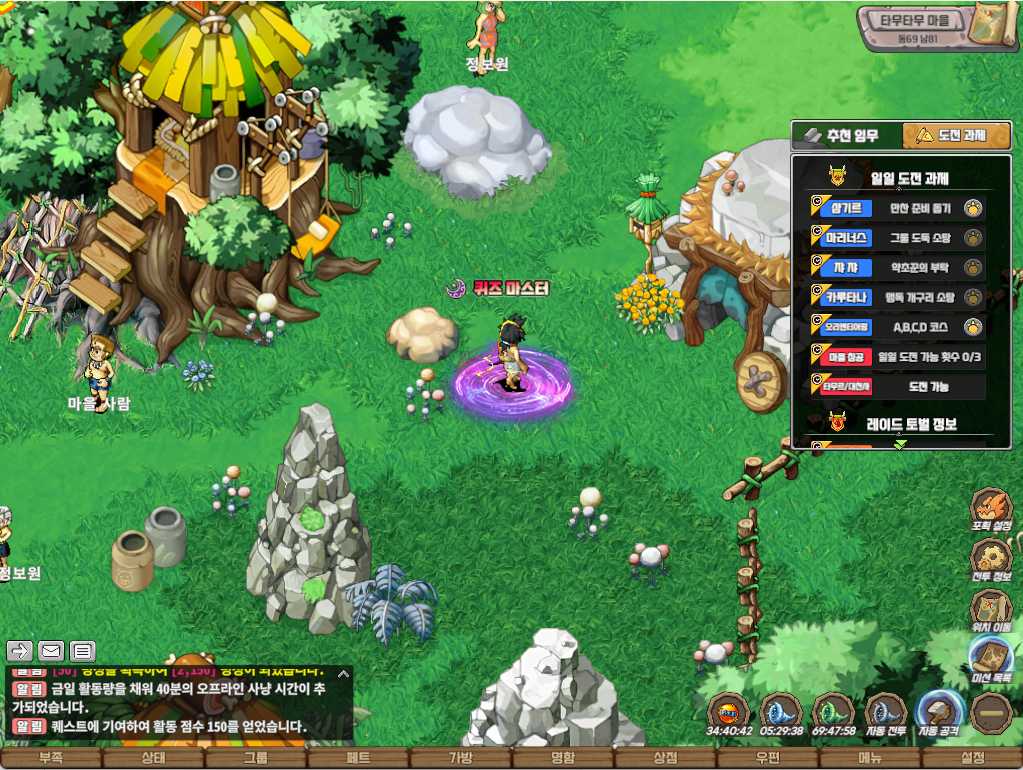The height and width of the screenshot is (770, 1023).
Task: Switch to the 도전 과제 tab
Action: point(955,136)
